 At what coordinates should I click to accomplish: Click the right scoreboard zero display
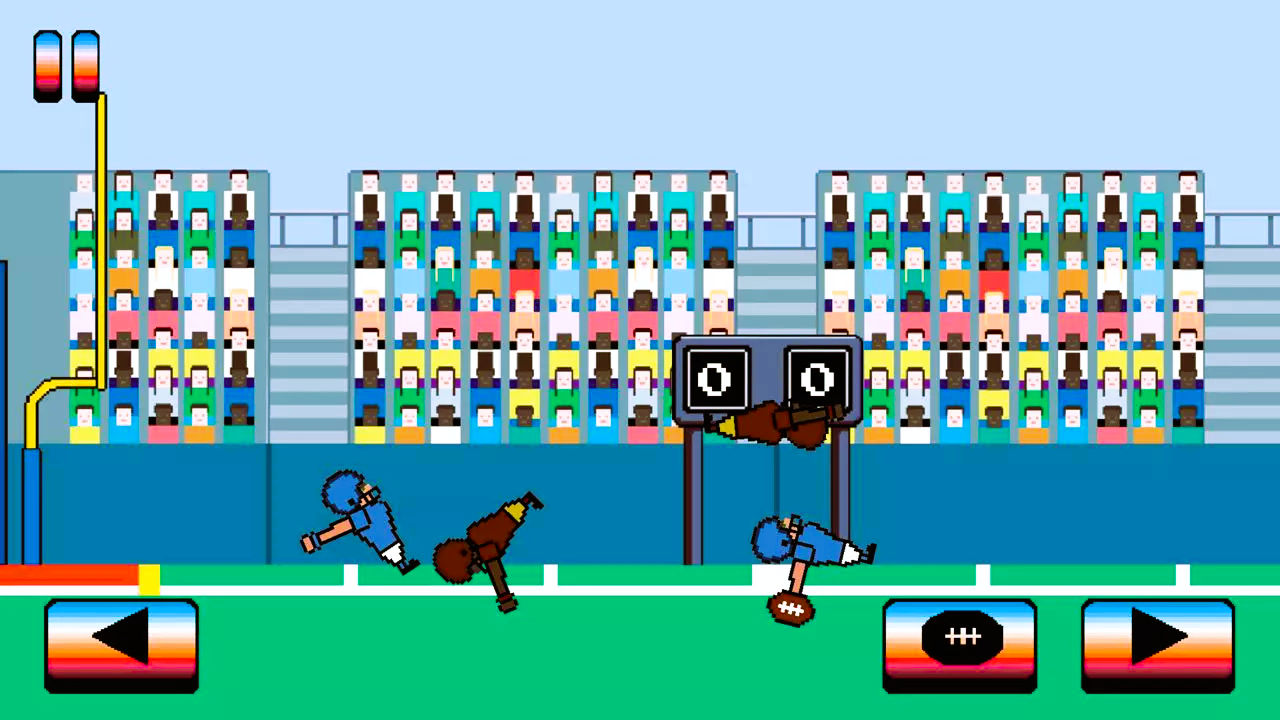click(818, 378)
